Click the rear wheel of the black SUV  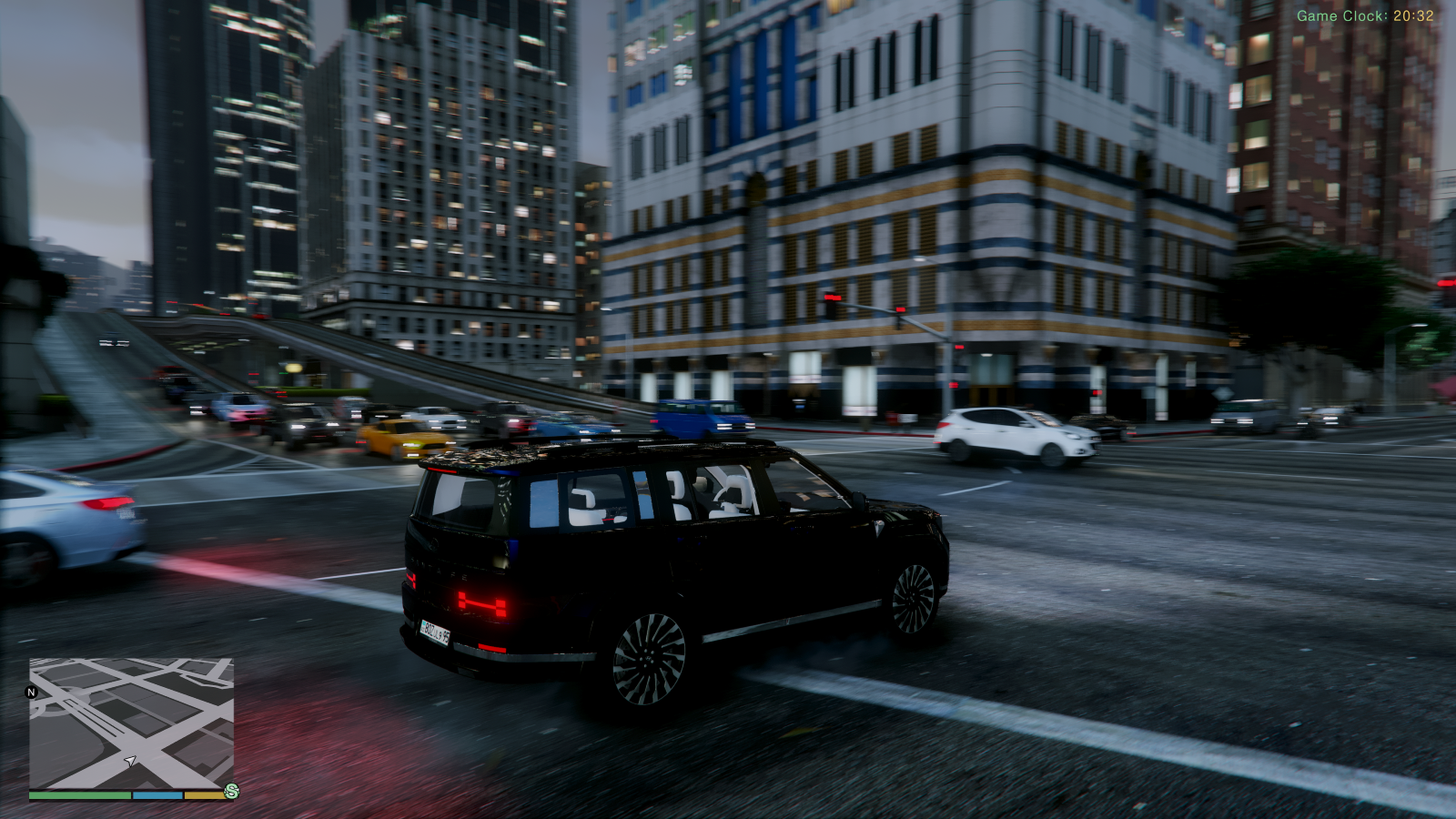[x=651, y=660]
